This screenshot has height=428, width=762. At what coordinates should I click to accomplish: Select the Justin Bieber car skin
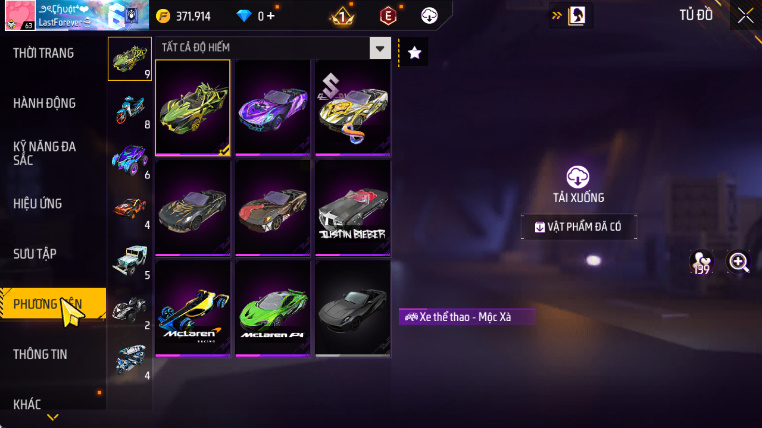352,208
